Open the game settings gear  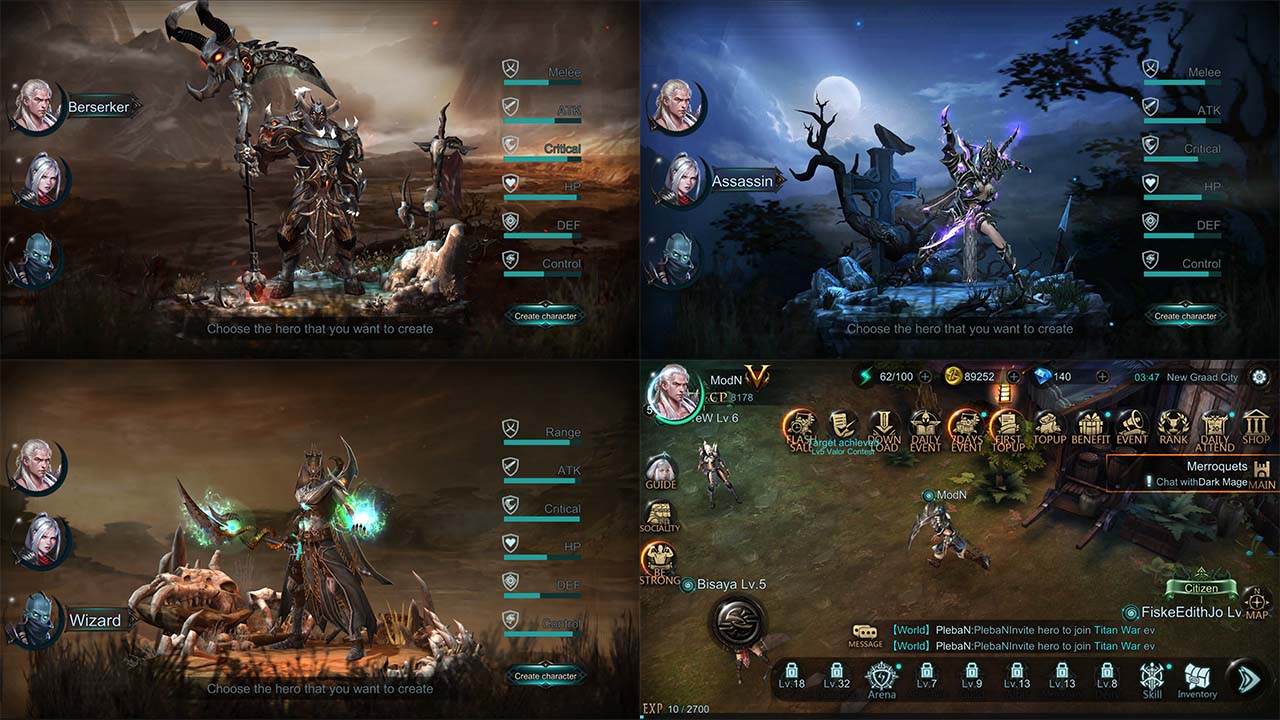click(x=1259, y=377)
